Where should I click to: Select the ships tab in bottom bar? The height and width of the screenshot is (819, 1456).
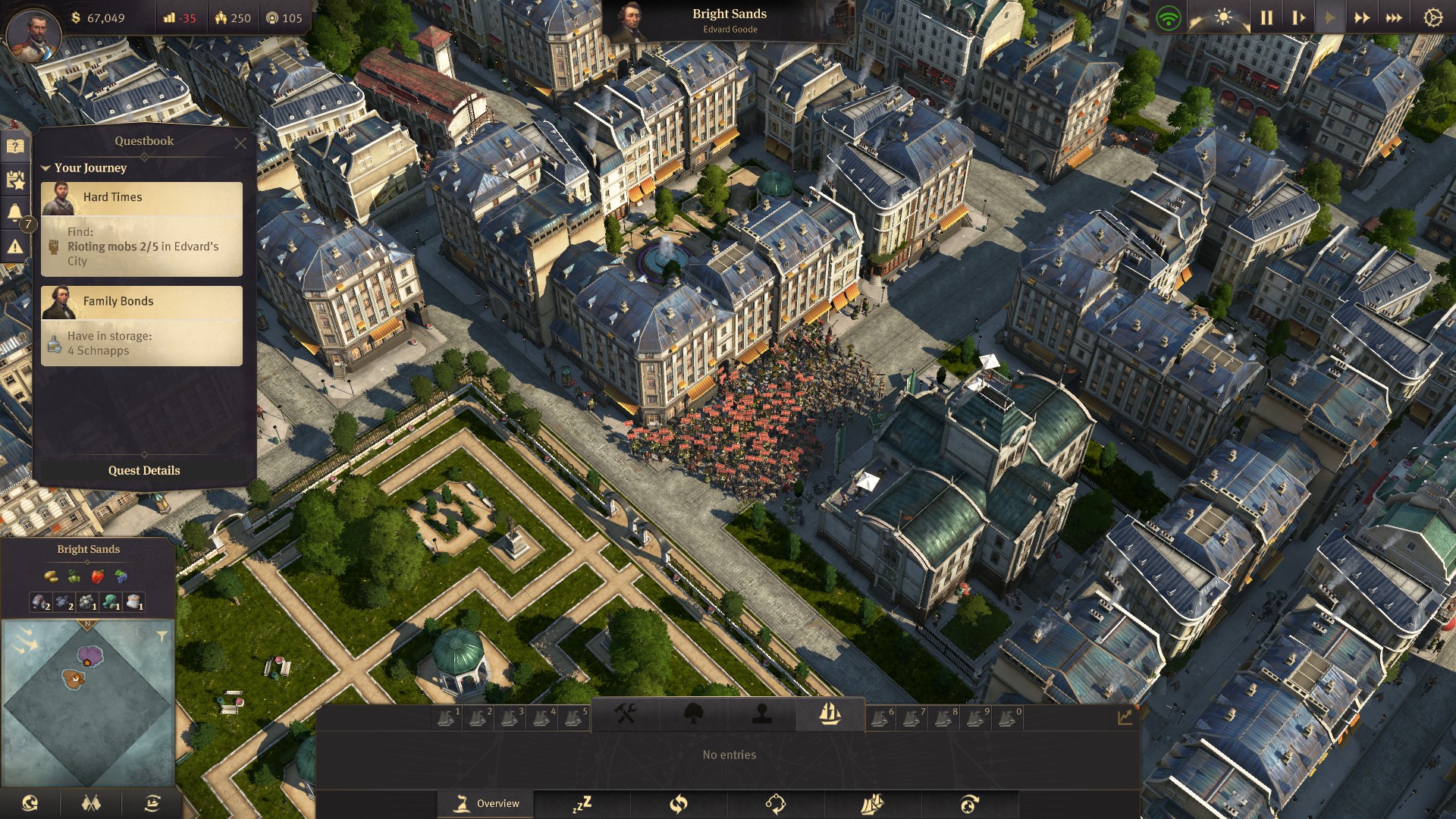coord(830,714)
